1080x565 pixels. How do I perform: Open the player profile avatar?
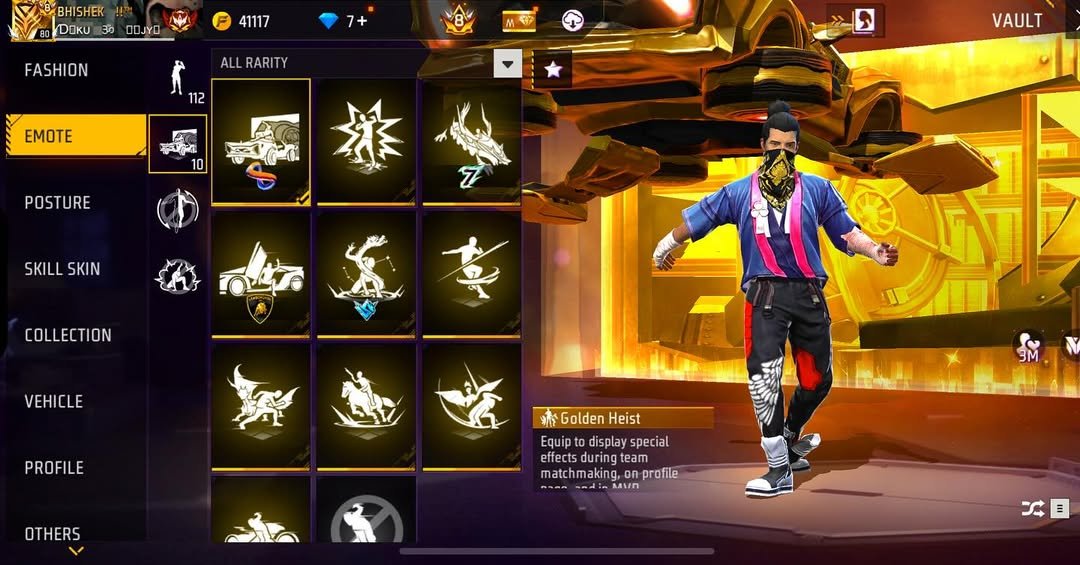tap(30, 20)
